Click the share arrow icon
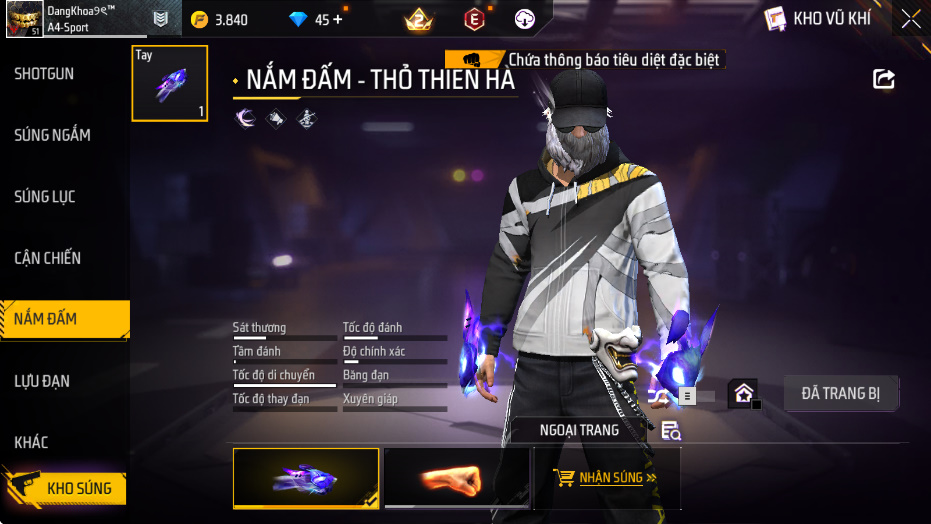 pos(884,79)
